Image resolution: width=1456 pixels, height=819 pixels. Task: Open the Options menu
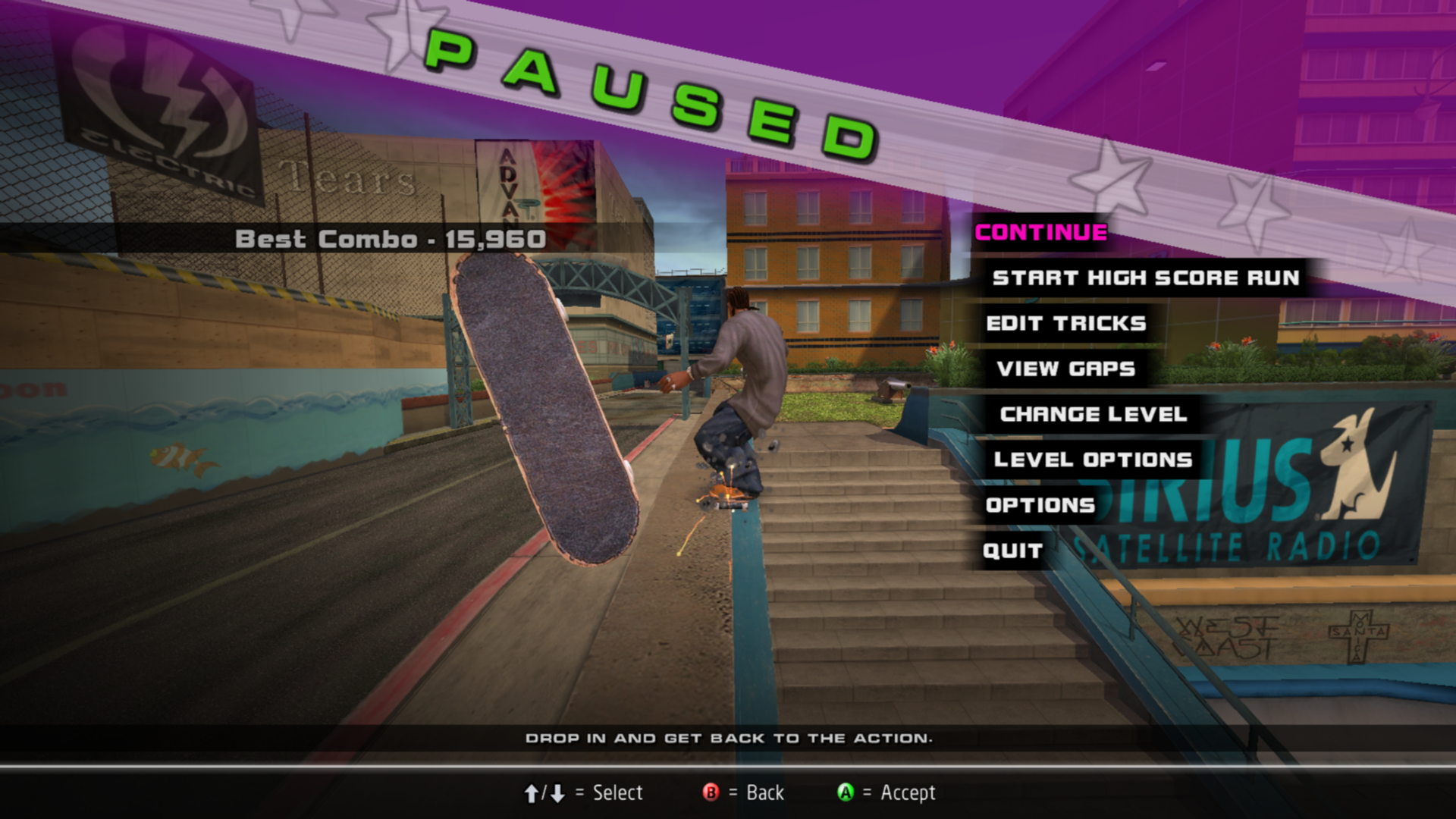[1040, 506]
